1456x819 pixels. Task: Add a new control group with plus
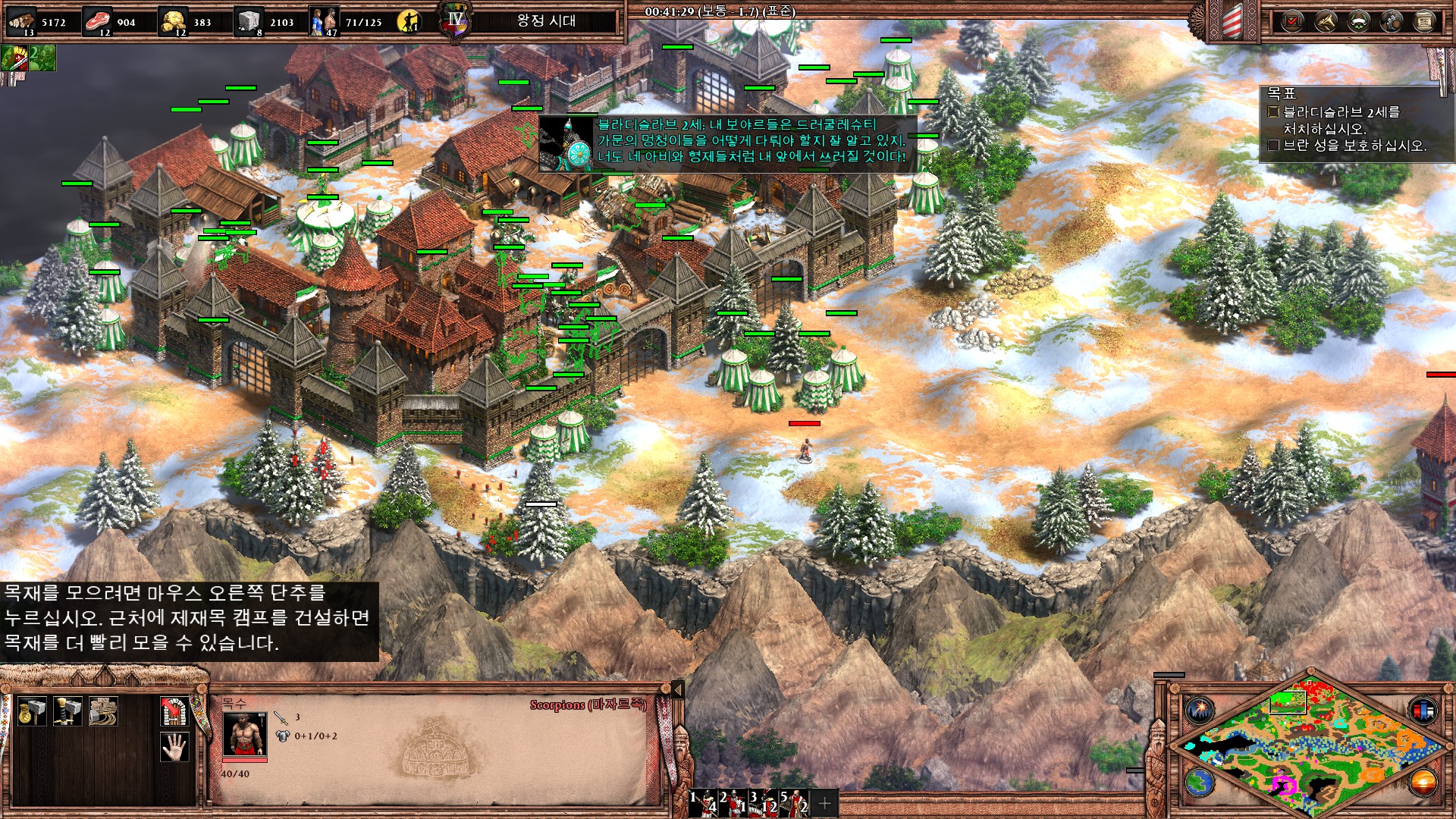824,802
